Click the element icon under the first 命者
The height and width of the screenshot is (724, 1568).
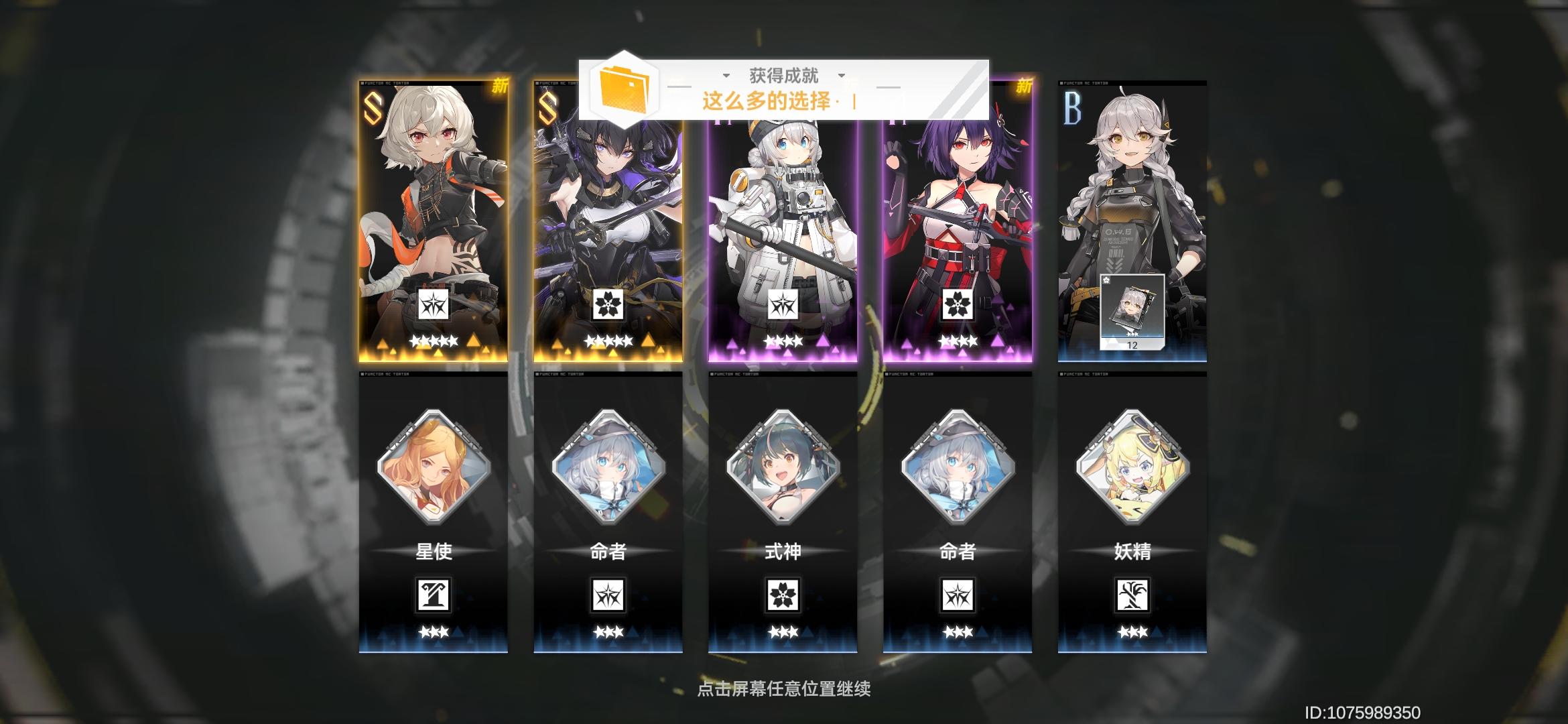(x=609, y=595)
